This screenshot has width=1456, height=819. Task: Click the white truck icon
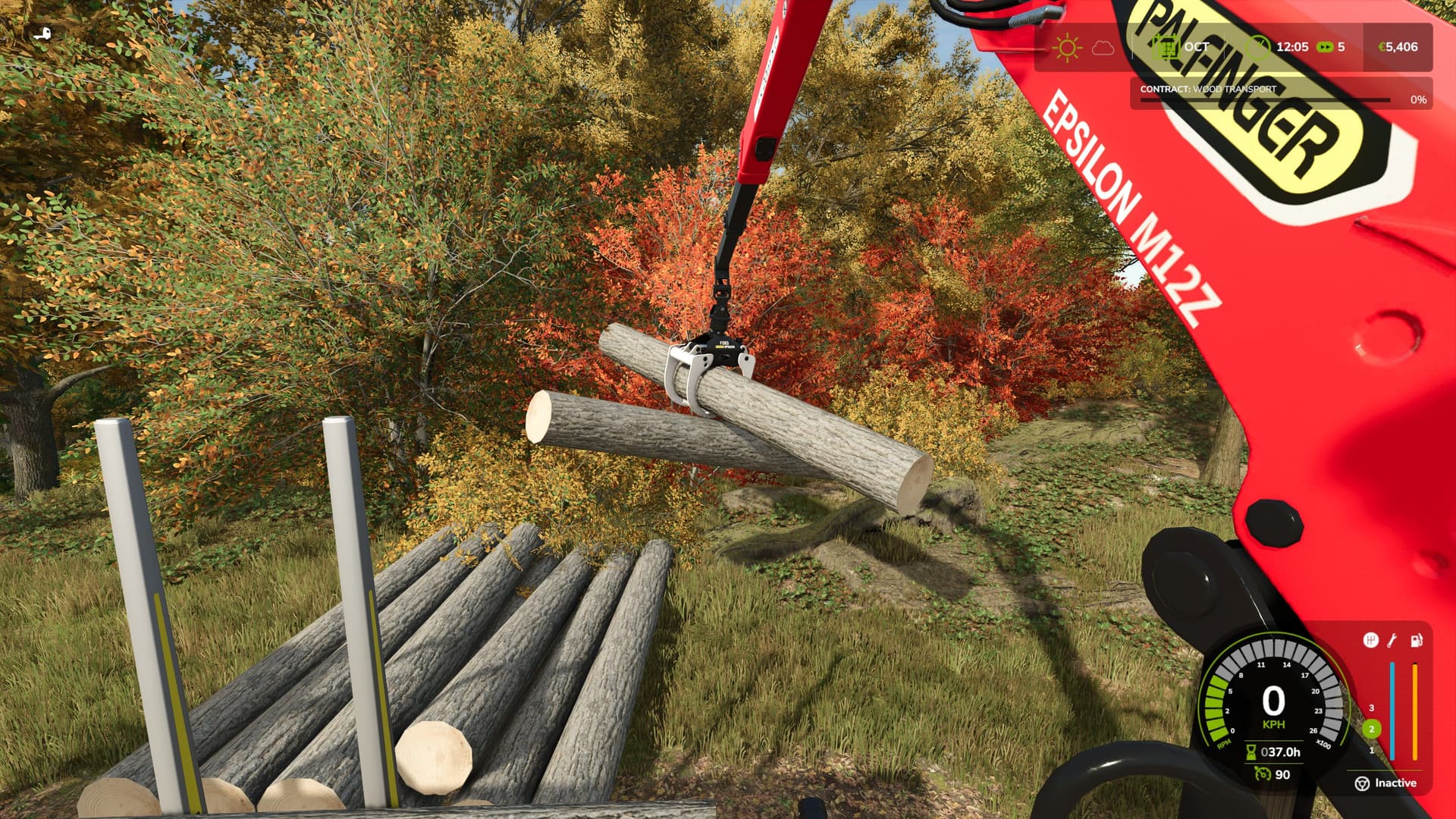[44, 33]
